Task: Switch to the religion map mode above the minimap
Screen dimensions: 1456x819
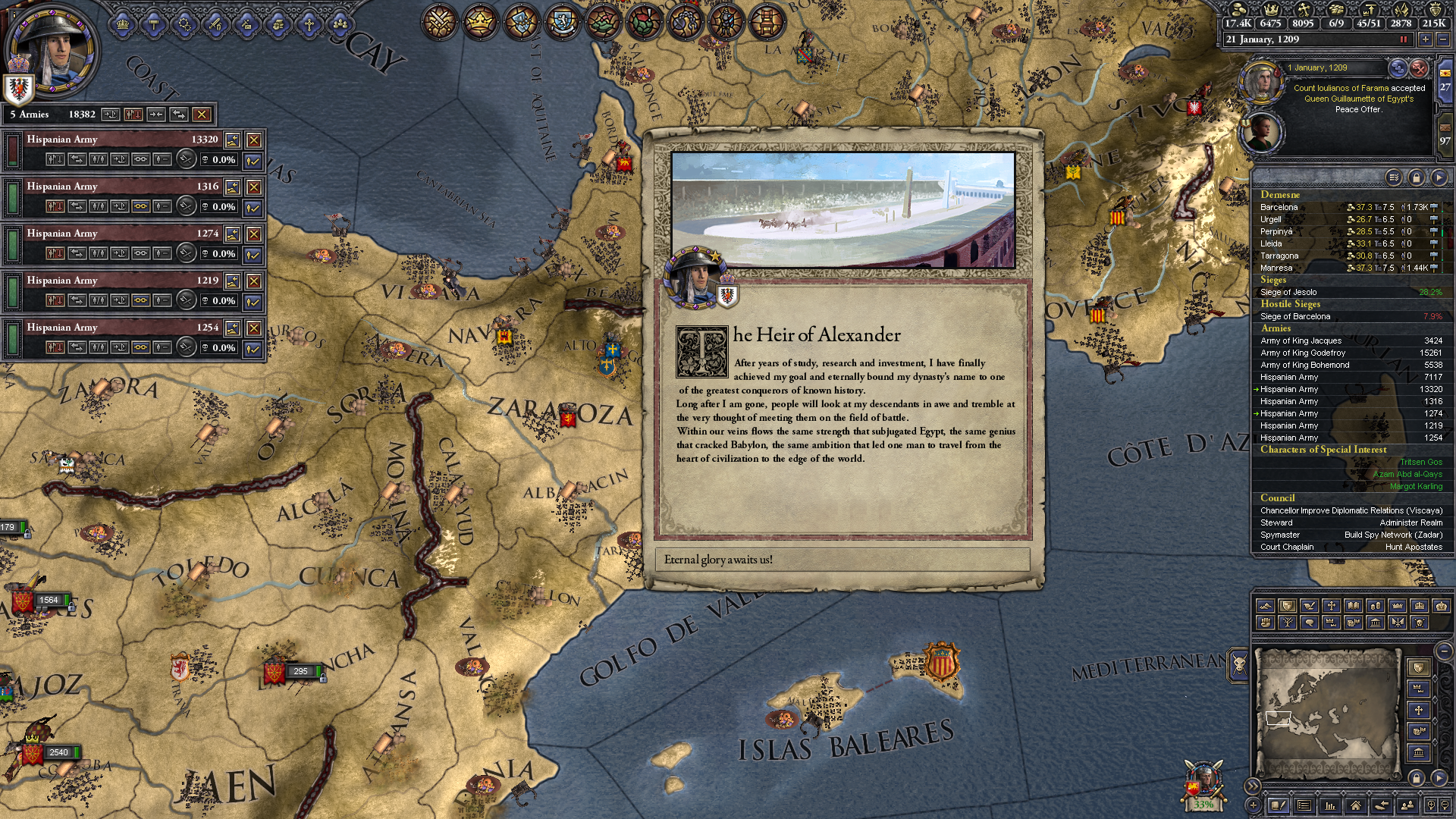Action: pos(1331,606)
